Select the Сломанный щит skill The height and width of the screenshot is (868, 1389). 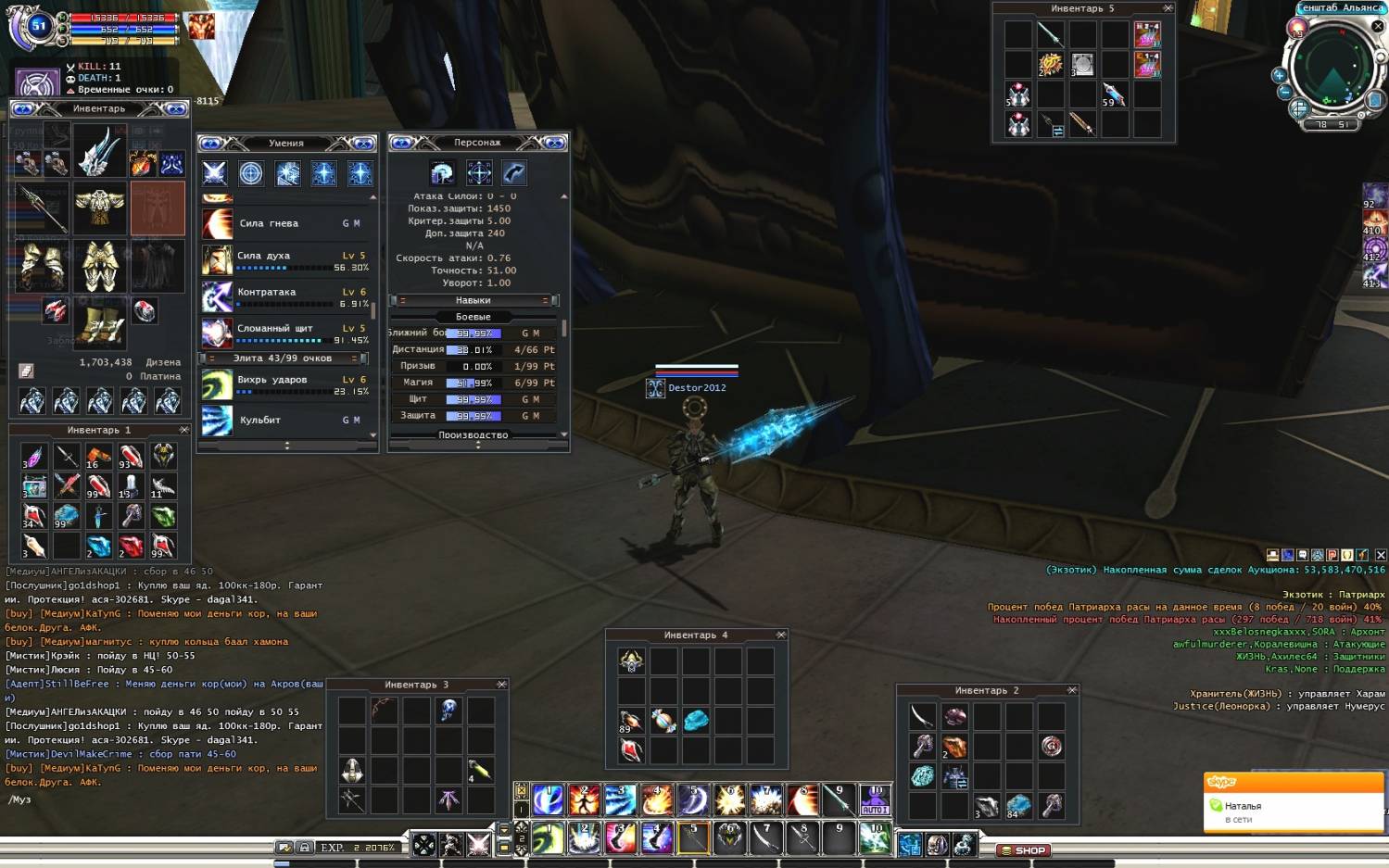pyautogui.click(x=285, y=333)
